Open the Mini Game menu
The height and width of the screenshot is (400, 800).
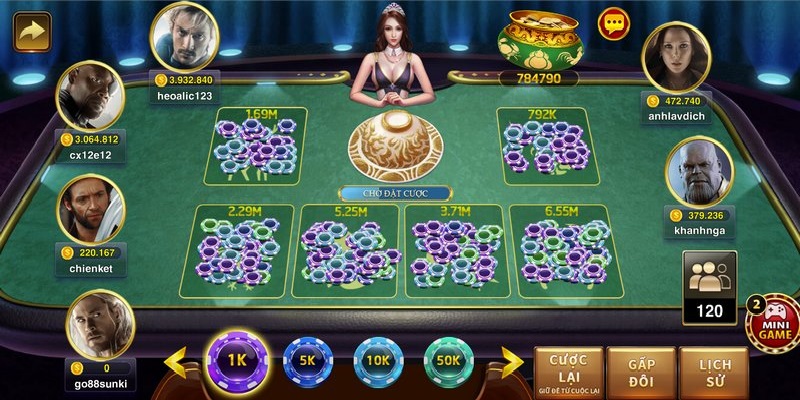[776, 324]
